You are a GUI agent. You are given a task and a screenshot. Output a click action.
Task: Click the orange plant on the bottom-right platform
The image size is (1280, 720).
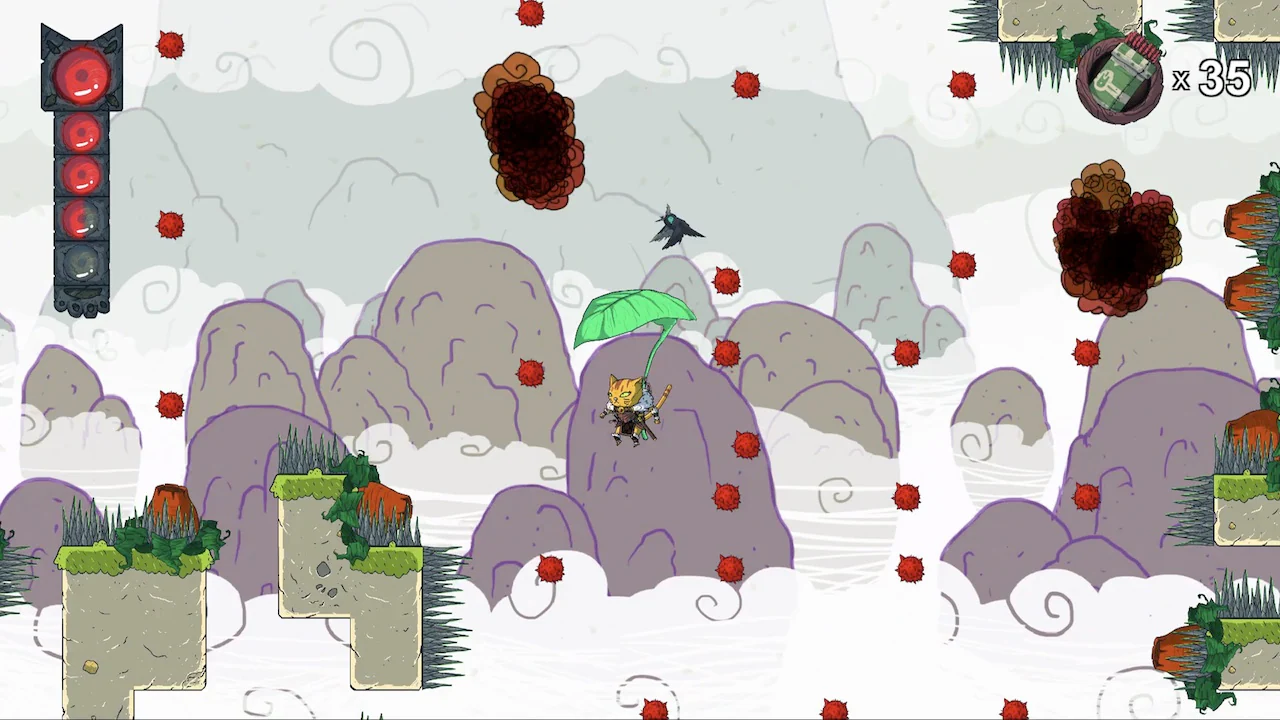tap(1180, 650)
